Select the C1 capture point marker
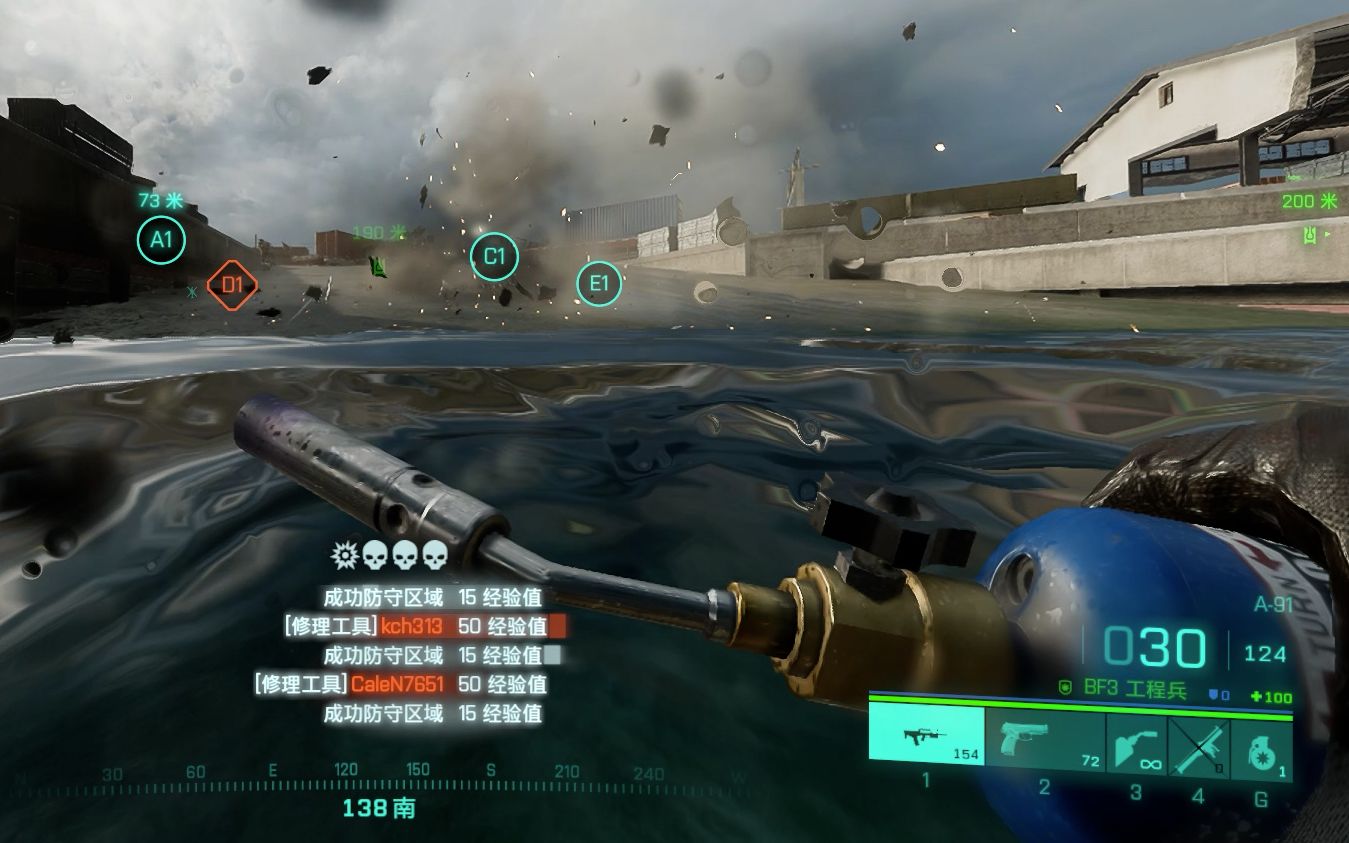This screenshot has height=843, width=1349. (494, 256)
